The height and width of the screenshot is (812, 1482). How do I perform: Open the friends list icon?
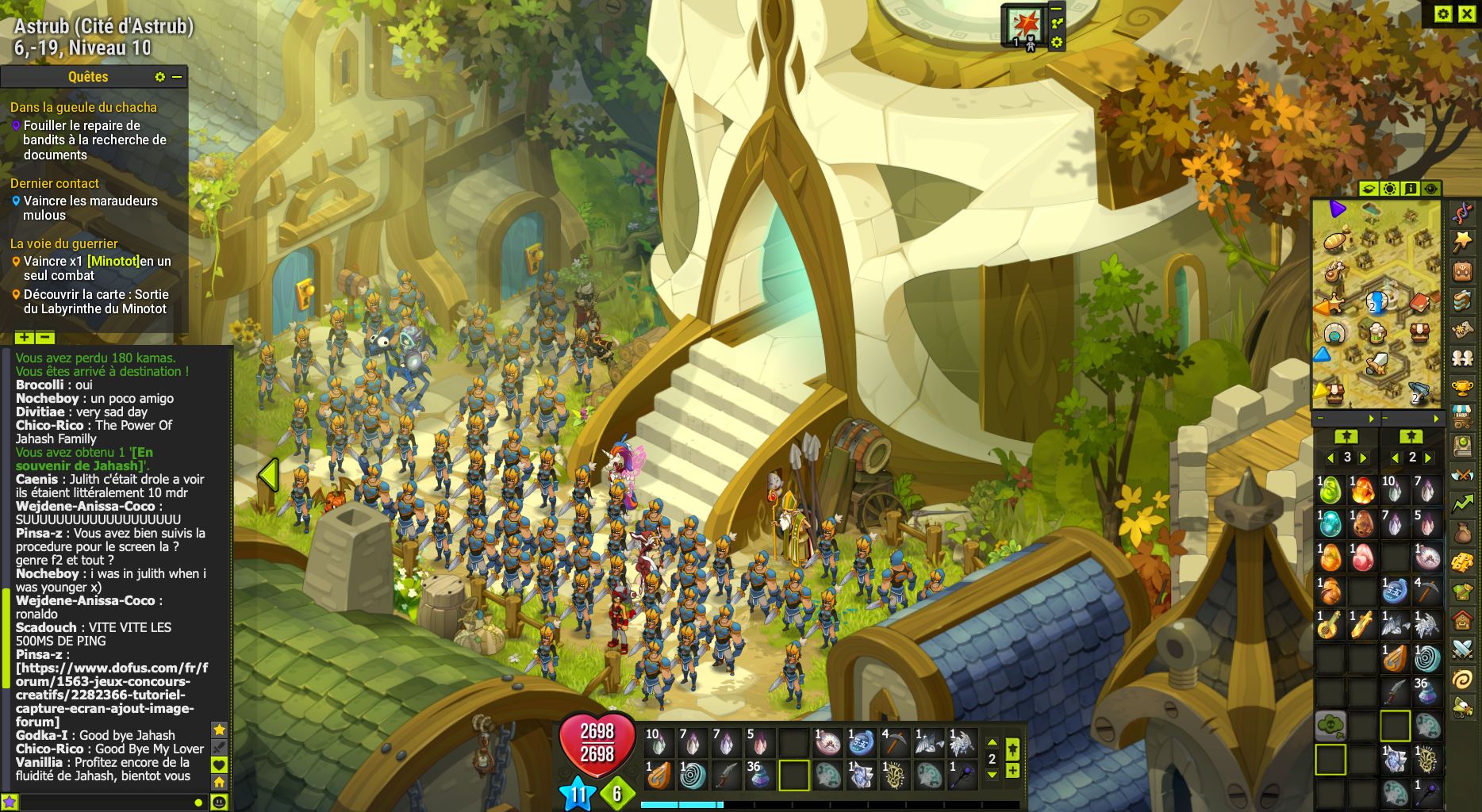[1463, 358]
